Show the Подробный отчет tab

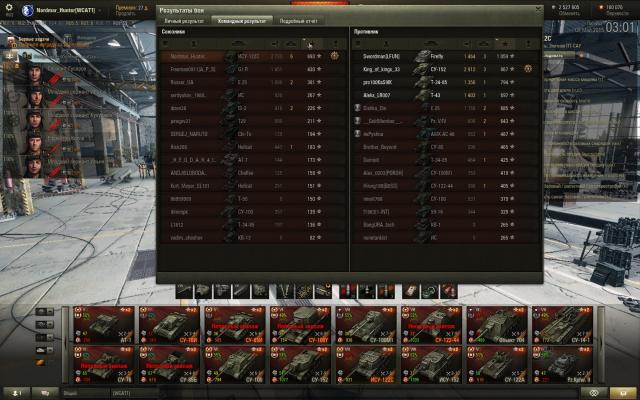coord(300,20)
